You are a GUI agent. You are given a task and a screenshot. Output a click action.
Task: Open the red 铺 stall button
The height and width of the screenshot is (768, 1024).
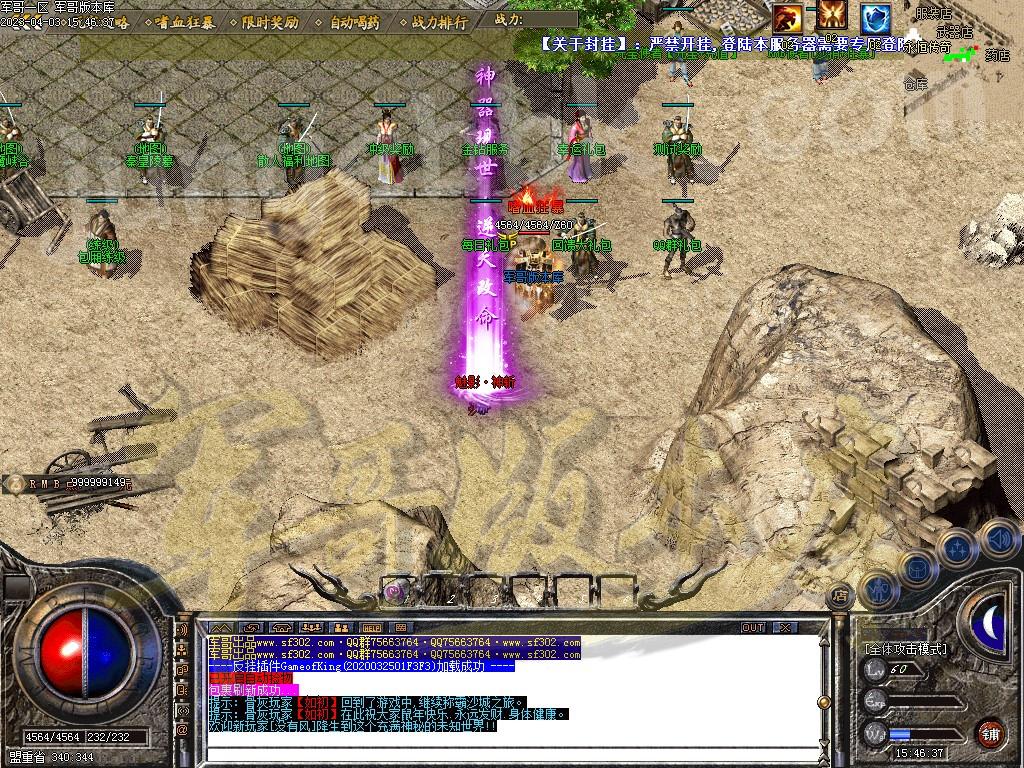[989, 733]
